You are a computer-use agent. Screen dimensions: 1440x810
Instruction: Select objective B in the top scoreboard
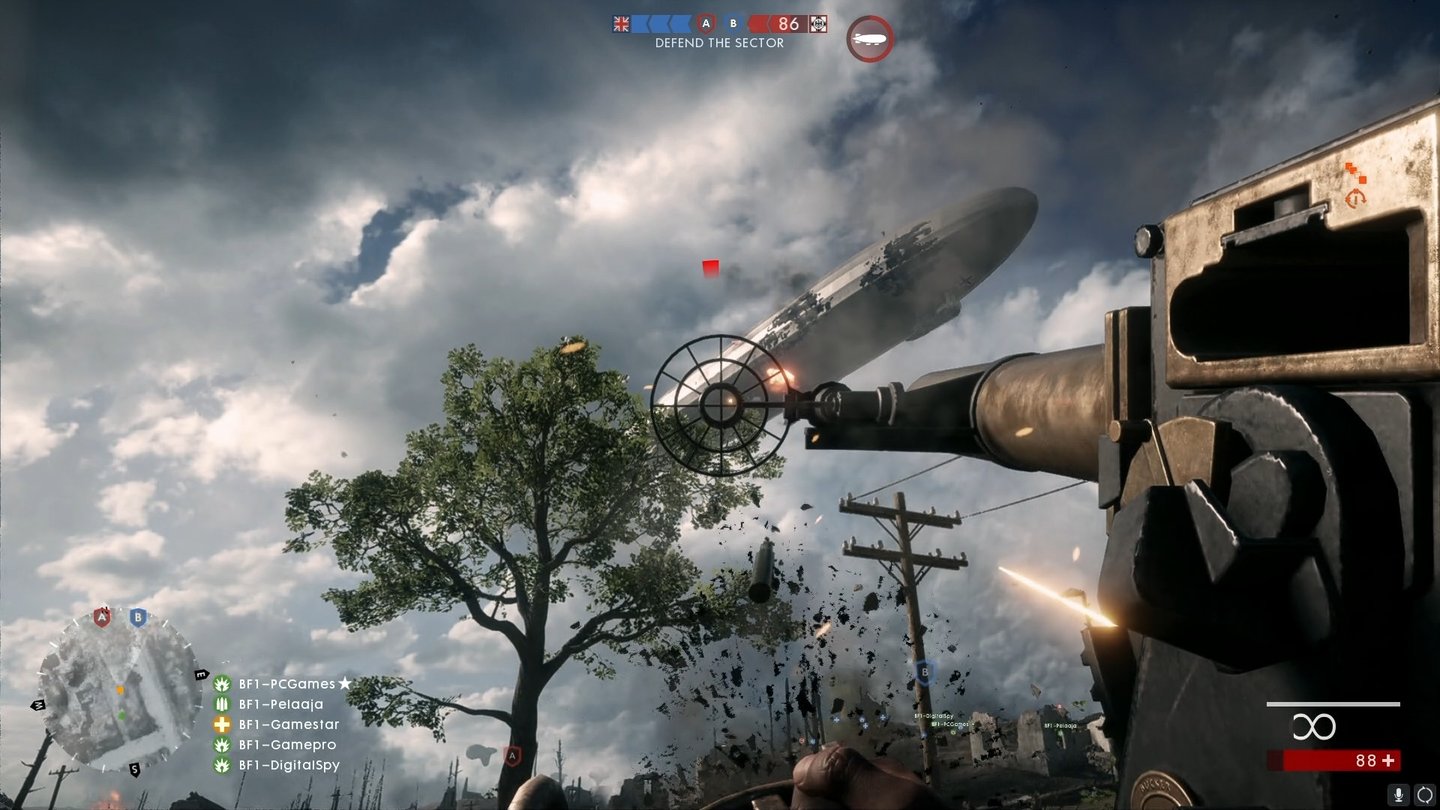point(733,24)
